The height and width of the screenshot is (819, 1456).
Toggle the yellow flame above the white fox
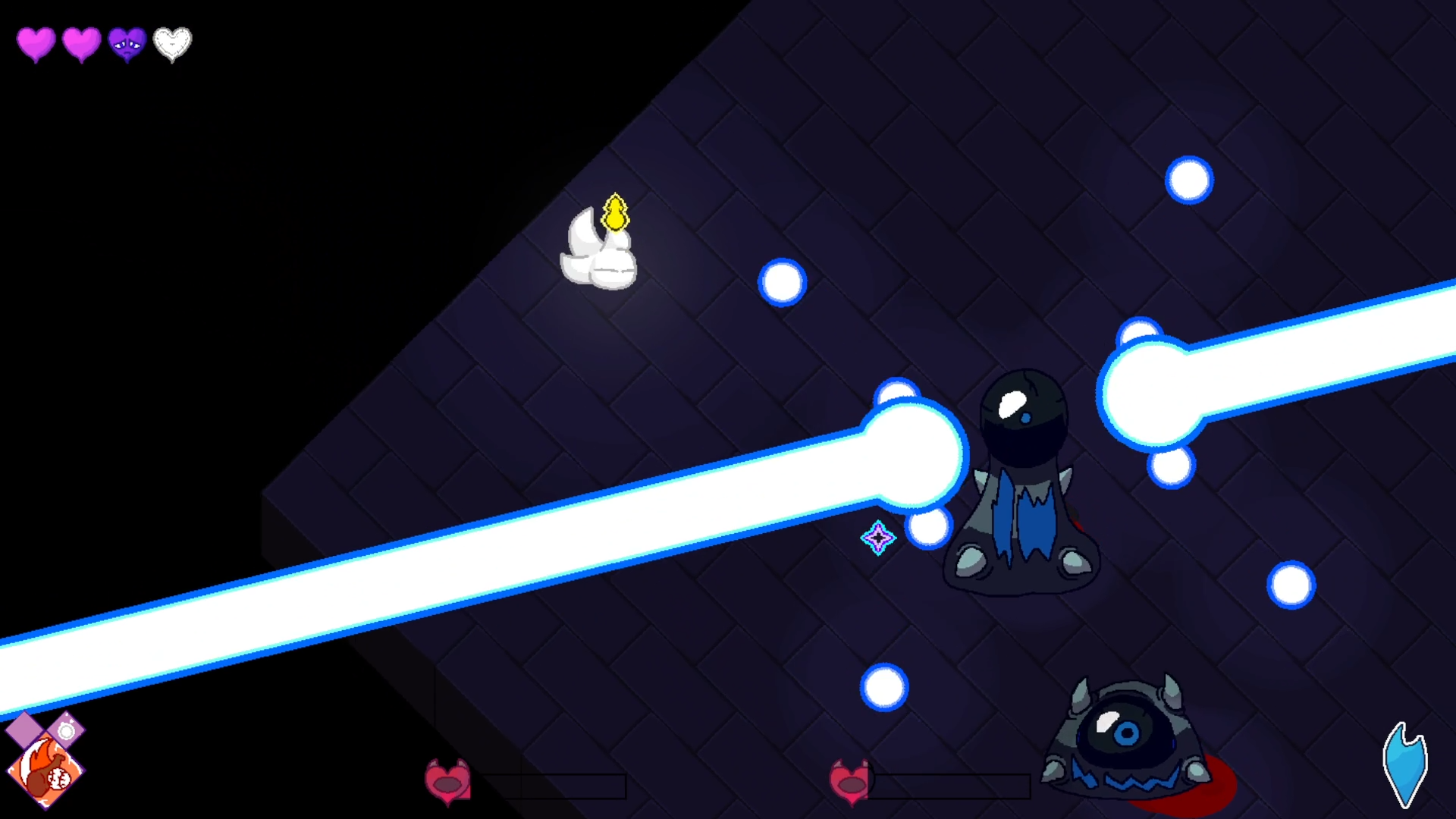[616, 215]
